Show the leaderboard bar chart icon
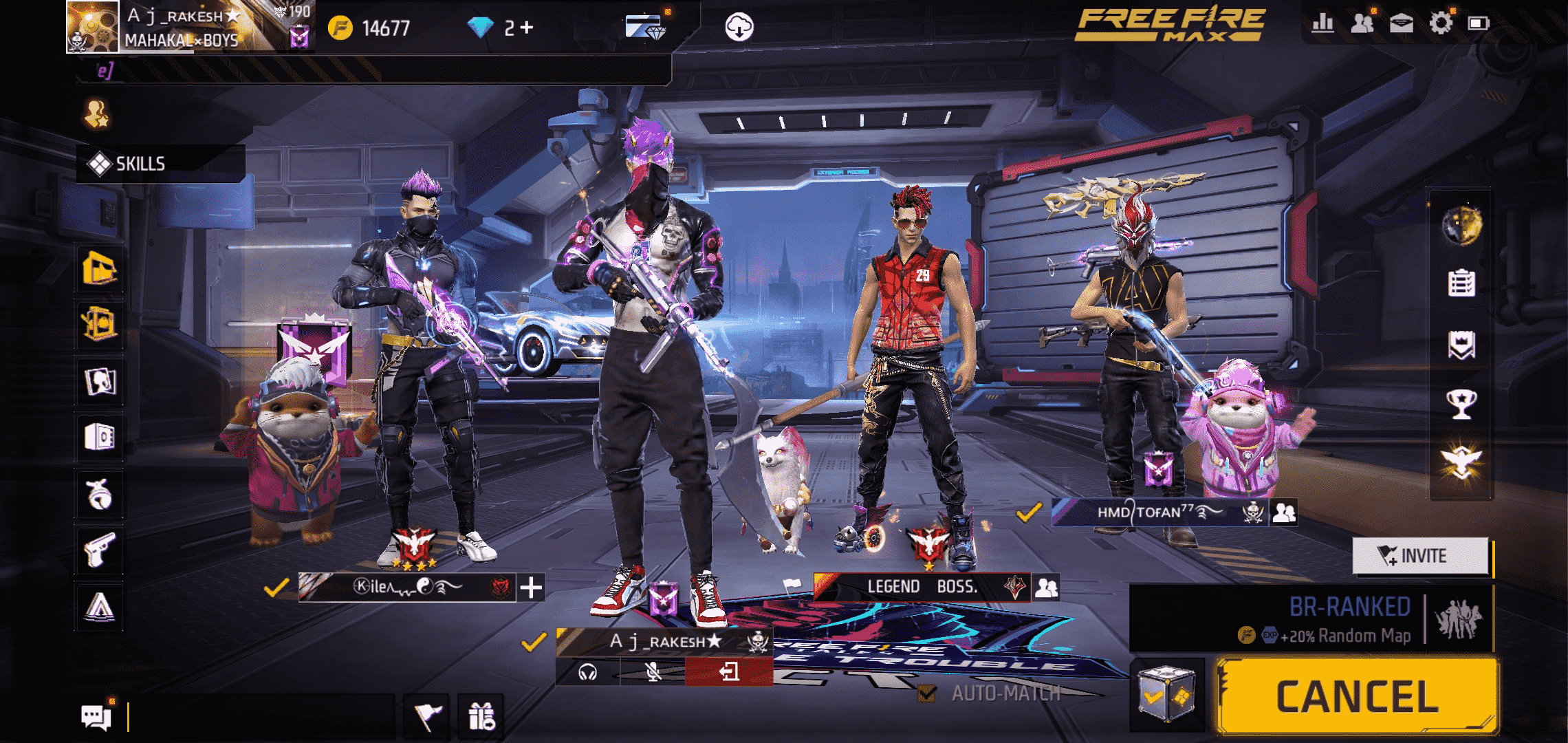 tap(1322, 23)
